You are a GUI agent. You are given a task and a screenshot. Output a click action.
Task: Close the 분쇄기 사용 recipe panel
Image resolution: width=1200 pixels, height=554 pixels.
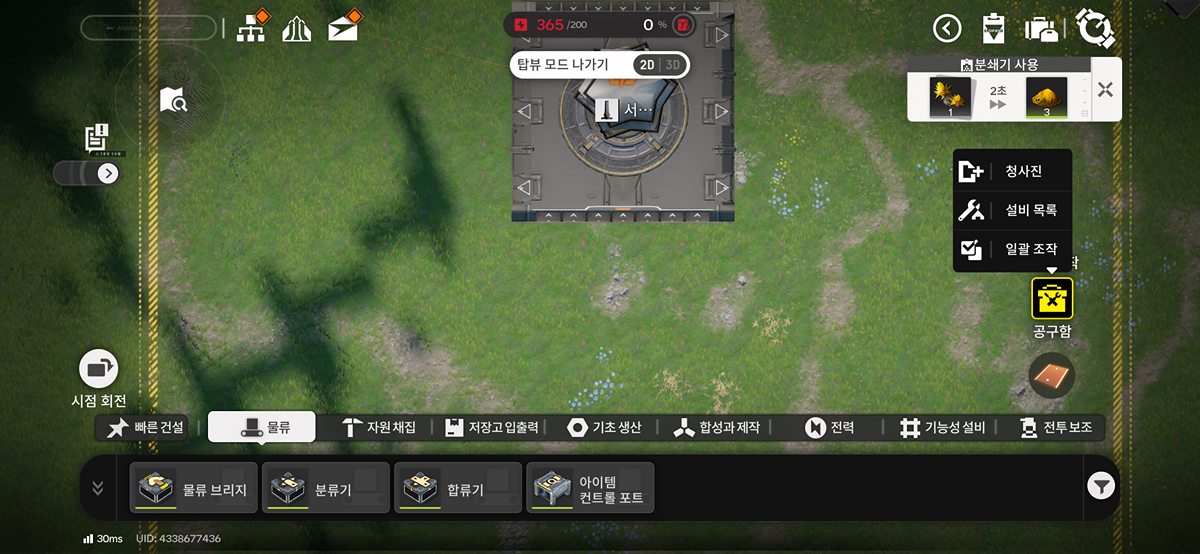[x=1105, y=90]
